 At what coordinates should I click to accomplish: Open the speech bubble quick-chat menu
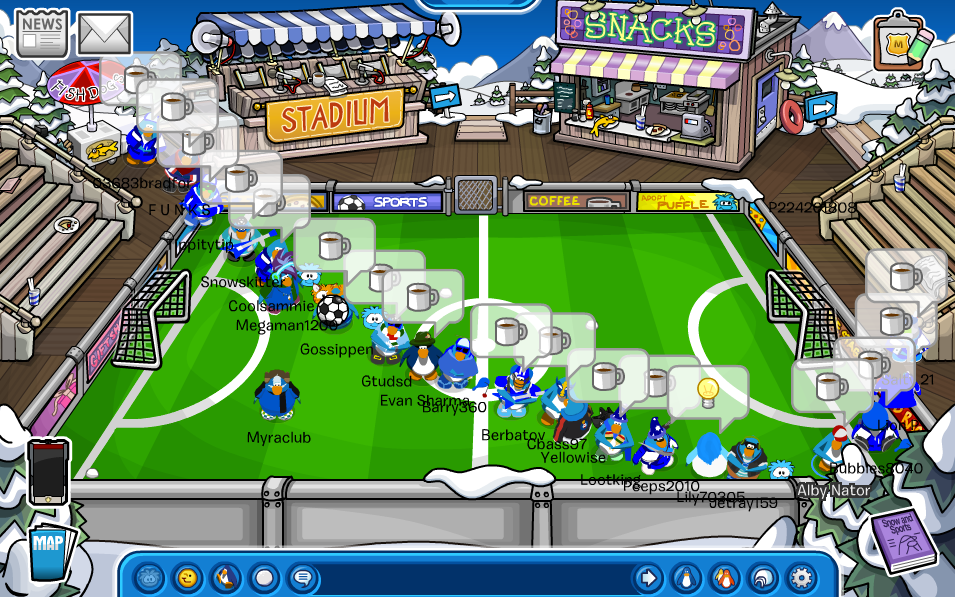click(301, 577)
